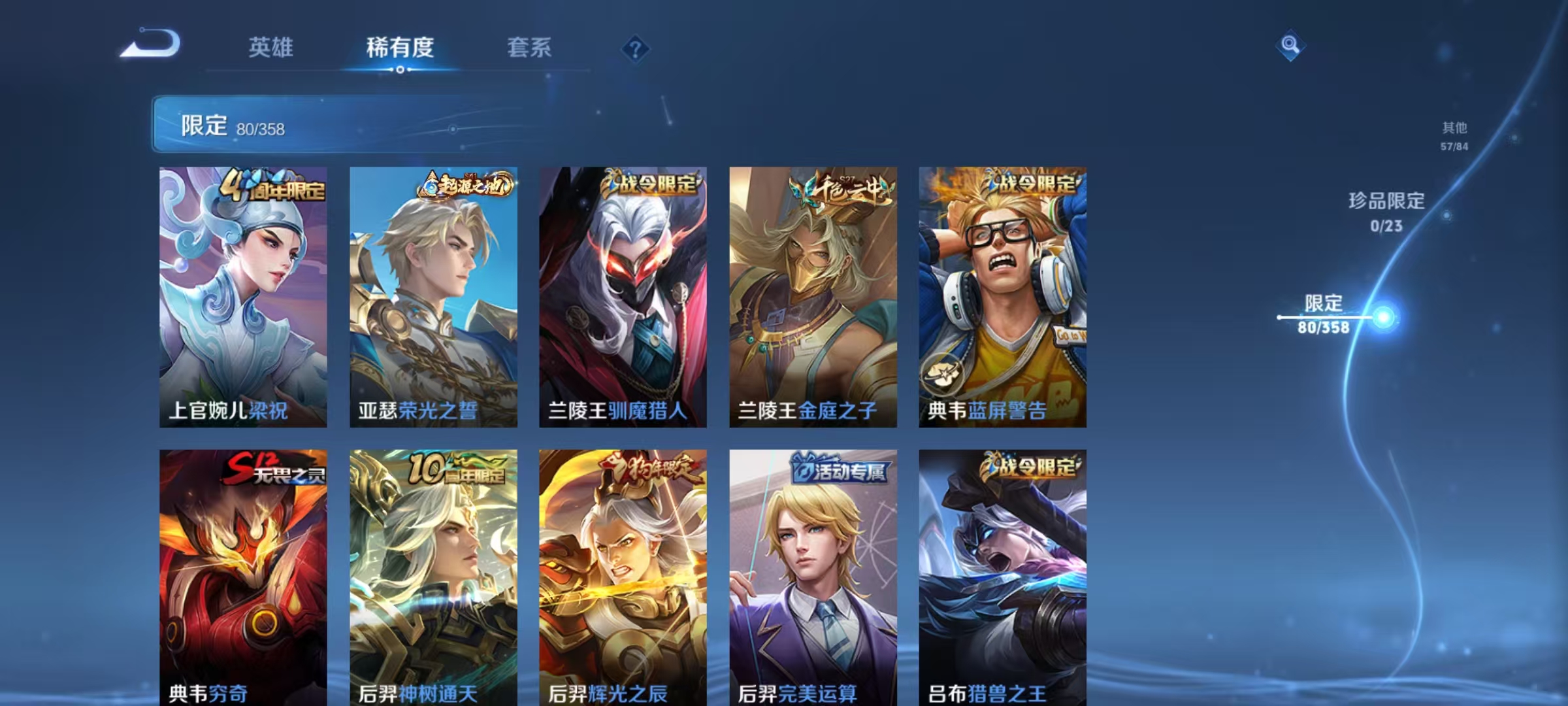
Task: Switch to the 套系 tab
Action: [x=529, y=48]
